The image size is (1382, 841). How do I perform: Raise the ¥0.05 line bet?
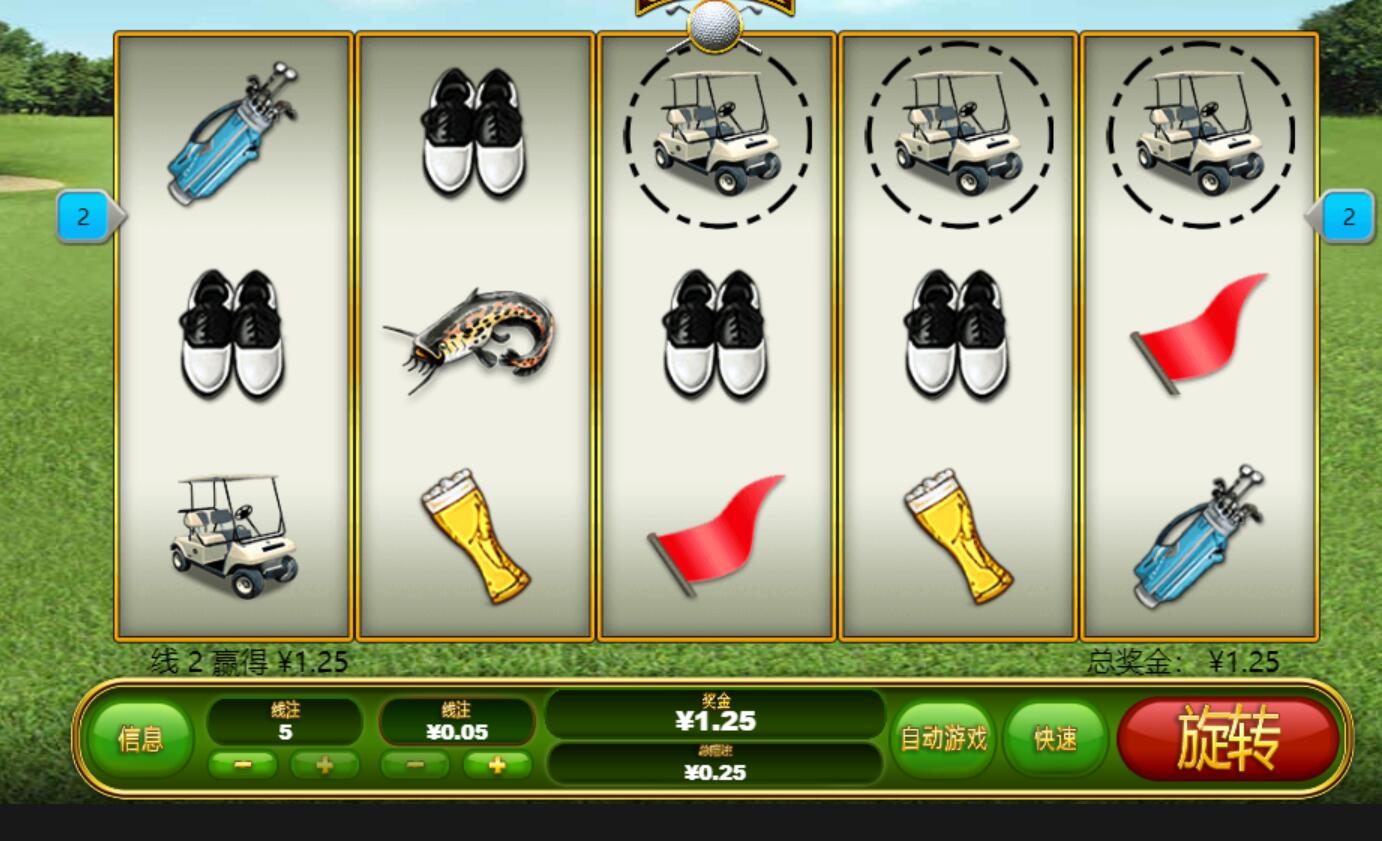point(497,765)
